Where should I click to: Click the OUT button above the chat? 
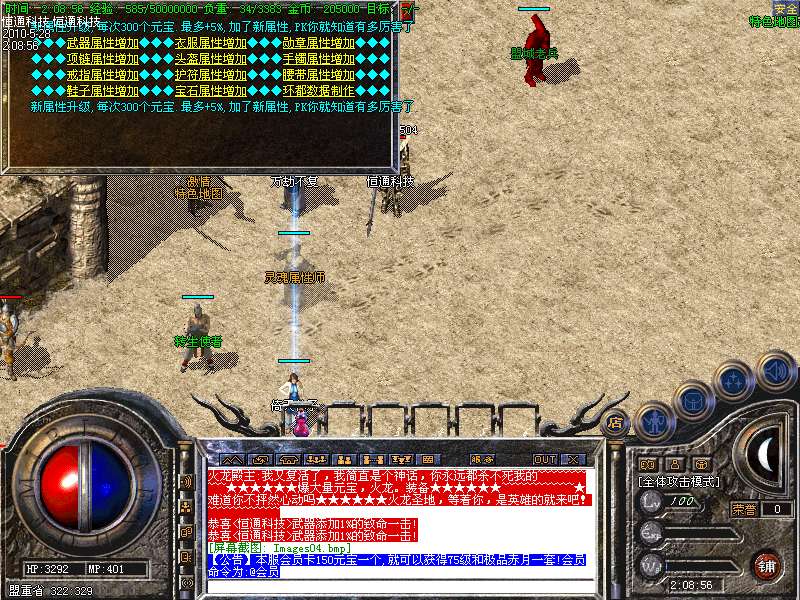544,459
